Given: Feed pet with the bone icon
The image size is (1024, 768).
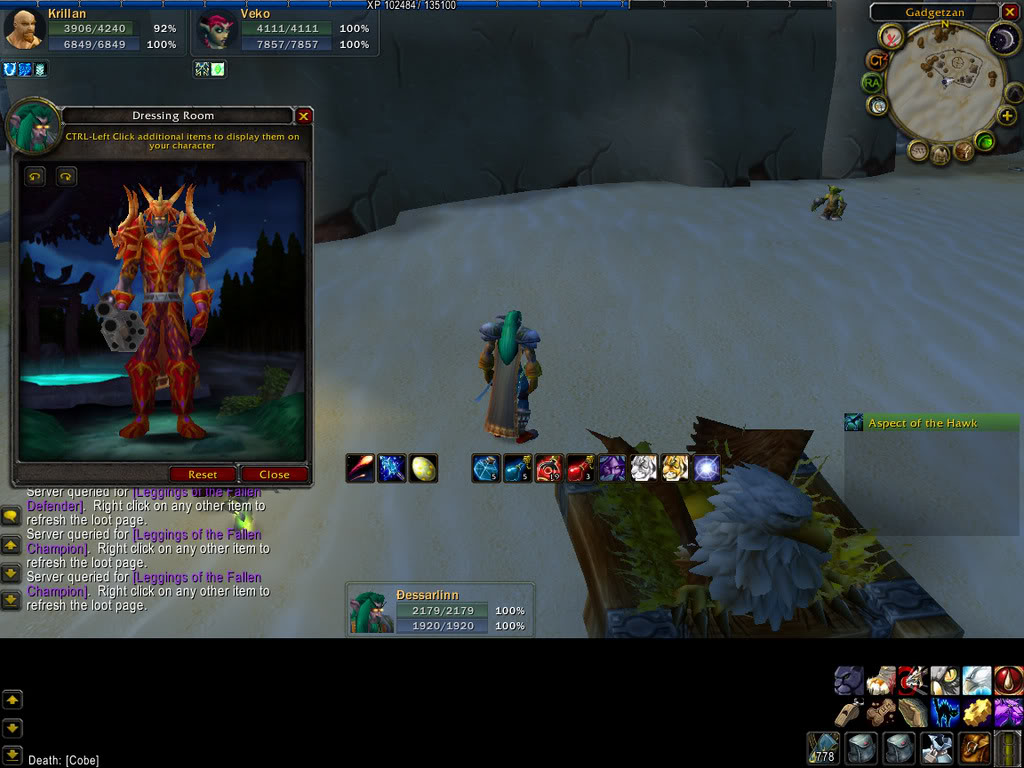Looking at the screenshot, I should pos(881,713).
